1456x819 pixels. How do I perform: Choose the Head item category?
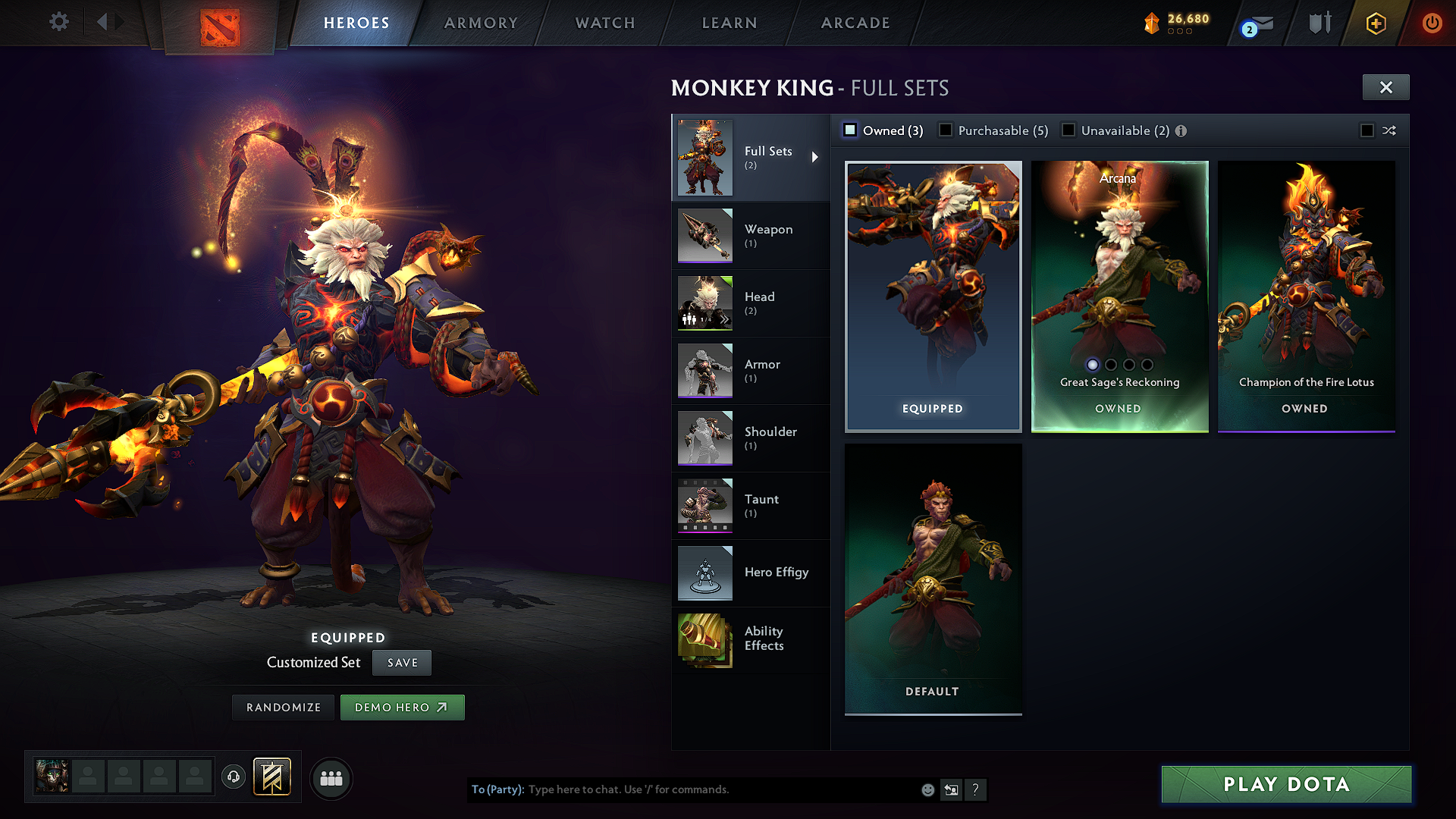coord(750,303)
